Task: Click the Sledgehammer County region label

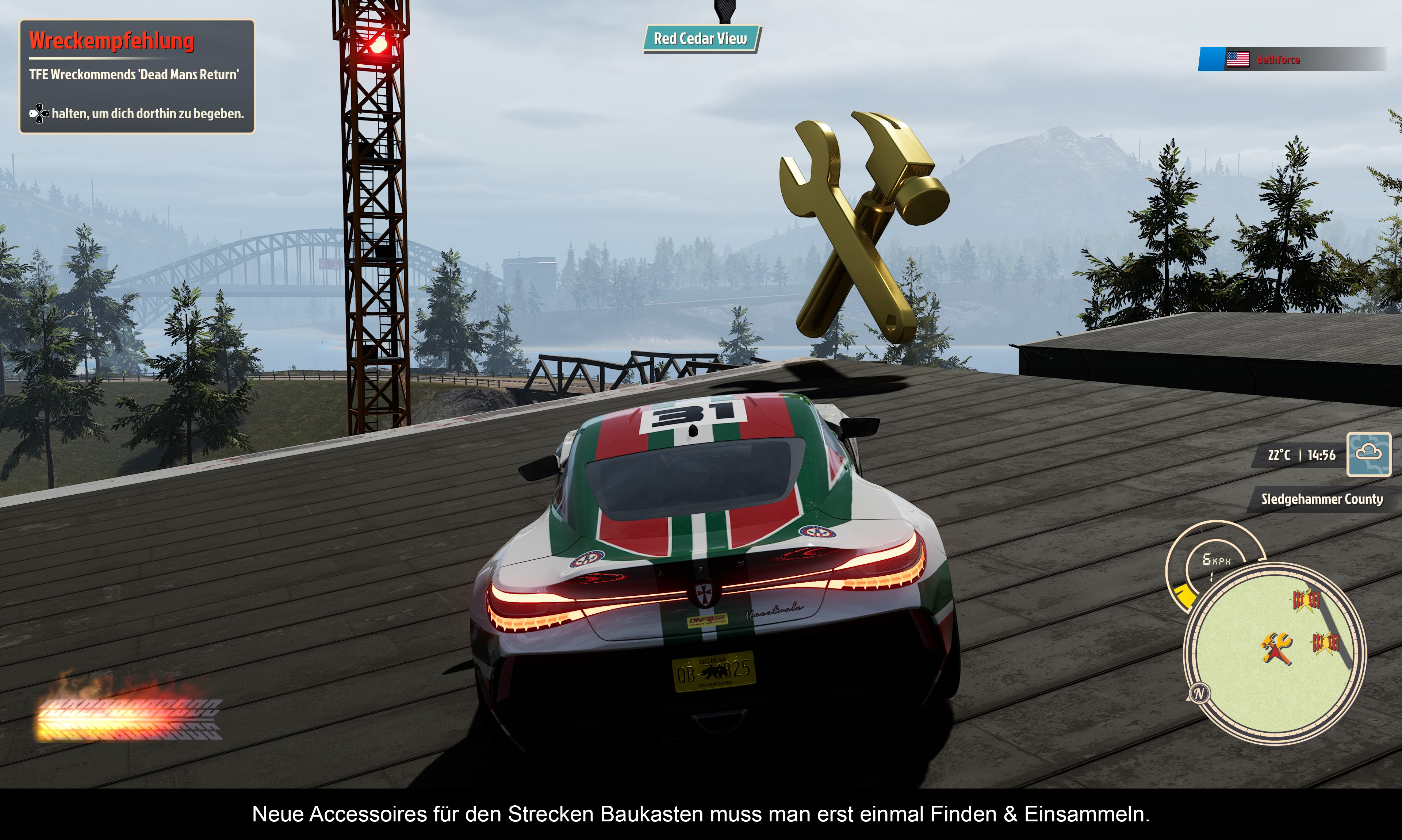Action: [1321, 499]
